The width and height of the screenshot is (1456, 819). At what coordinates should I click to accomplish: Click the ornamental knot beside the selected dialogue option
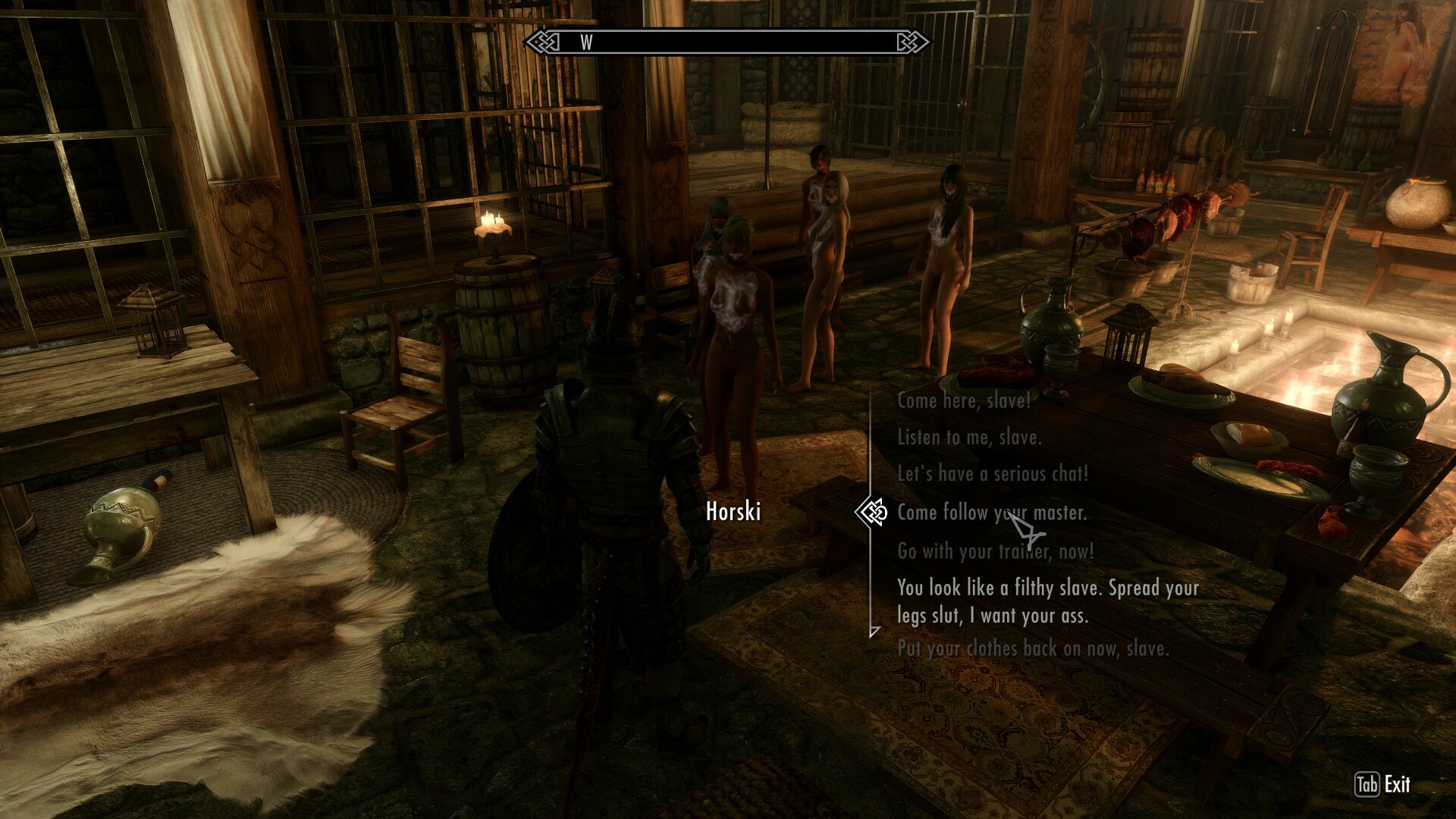(874, 513)
